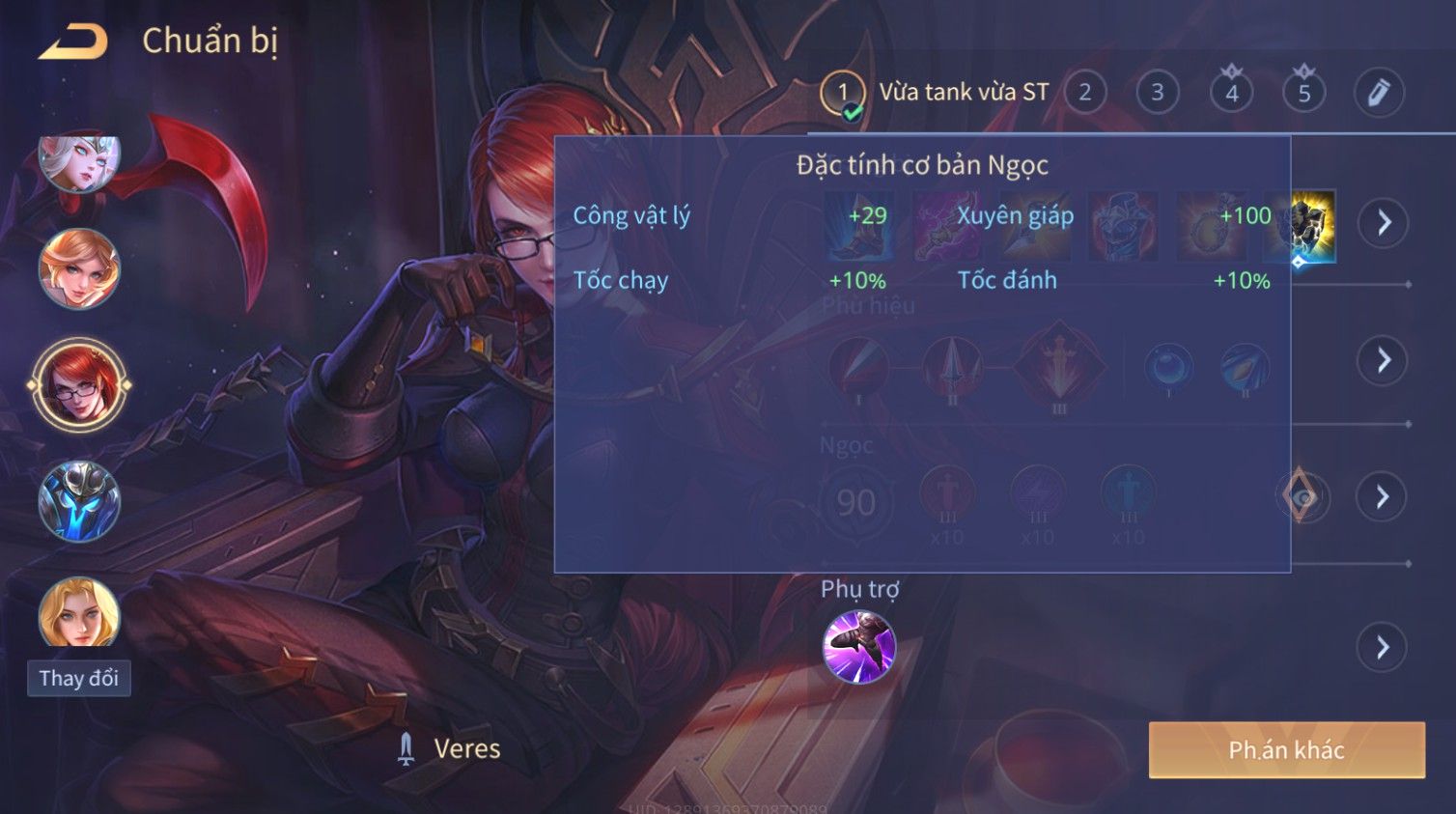
Task: Click the Thay đổi button
Action: [x=79, y=678]
